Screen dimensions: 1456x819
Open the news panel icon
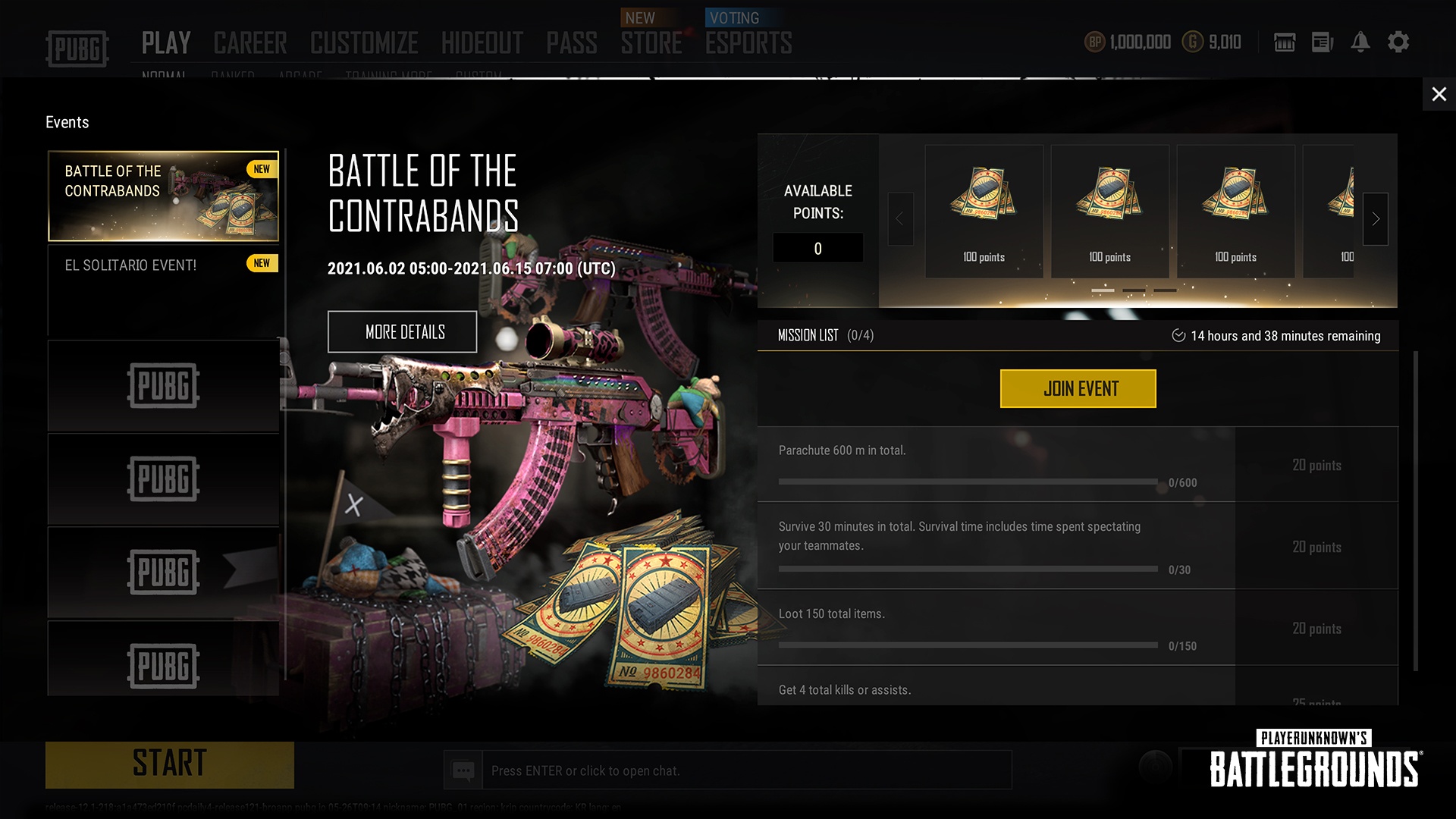pyautogui.click(x=1323, y=42)
